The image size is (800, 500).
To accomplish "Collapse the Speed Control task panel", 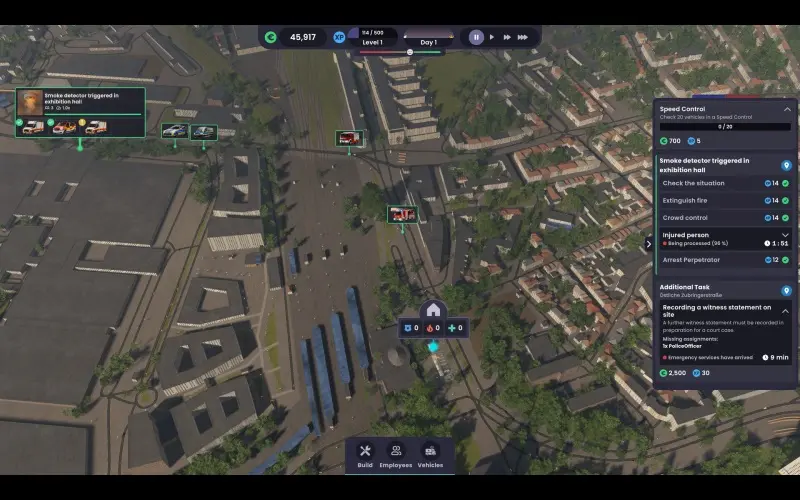I will tap(787, 109).
